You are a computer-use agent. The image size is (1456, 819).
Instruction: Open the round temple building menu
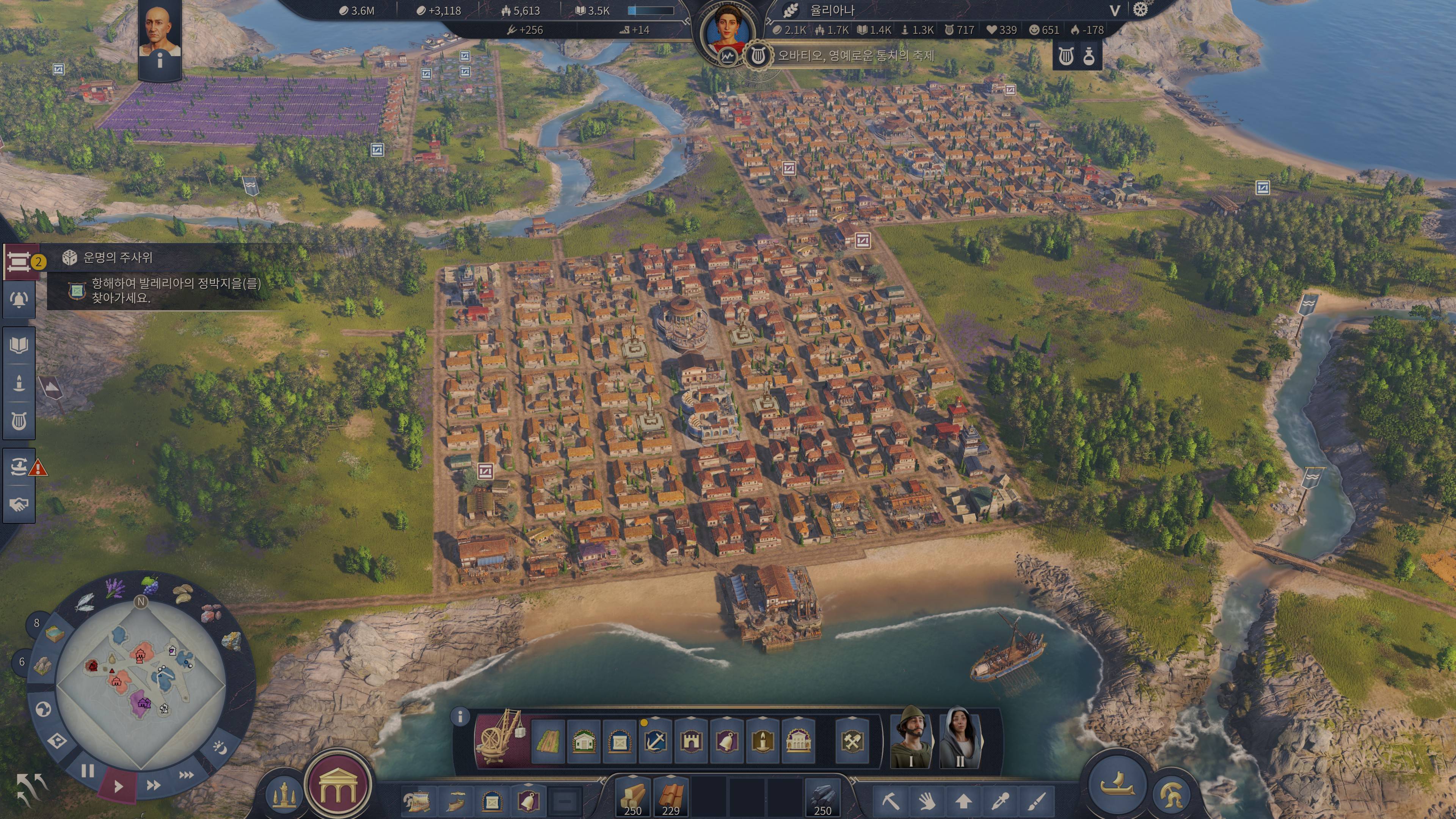(338, 786)
